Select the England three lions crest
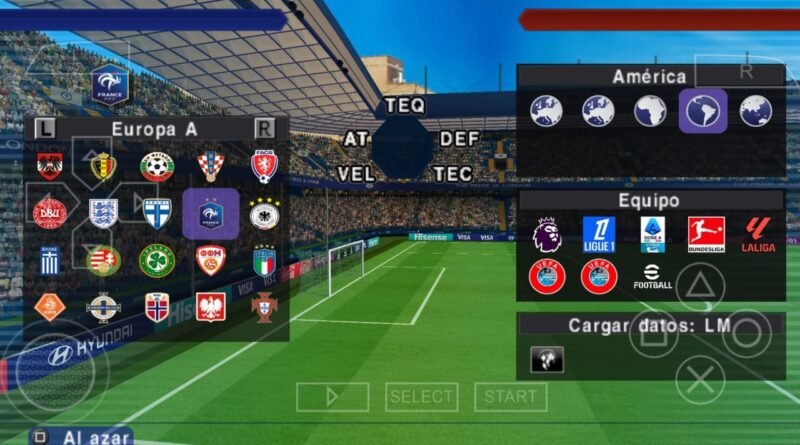800x445 pixels. tap(102, 213)
